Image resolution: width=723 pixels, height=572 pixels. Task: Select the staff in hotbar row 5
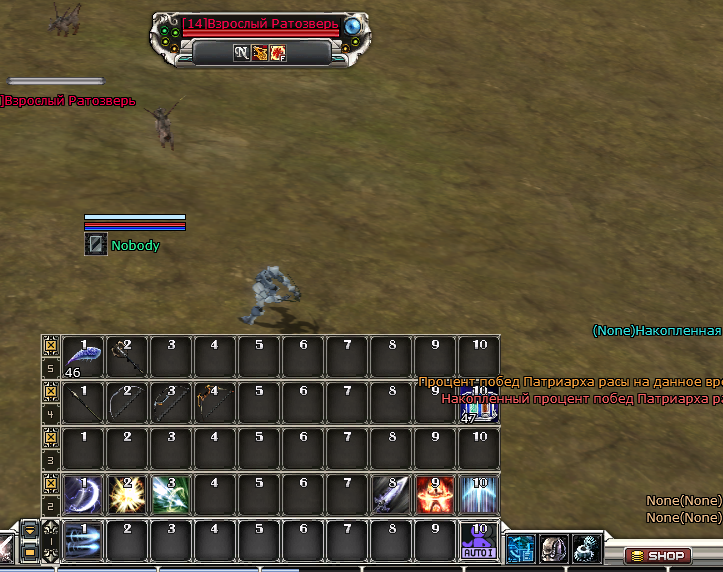click(x=127, y=357)
